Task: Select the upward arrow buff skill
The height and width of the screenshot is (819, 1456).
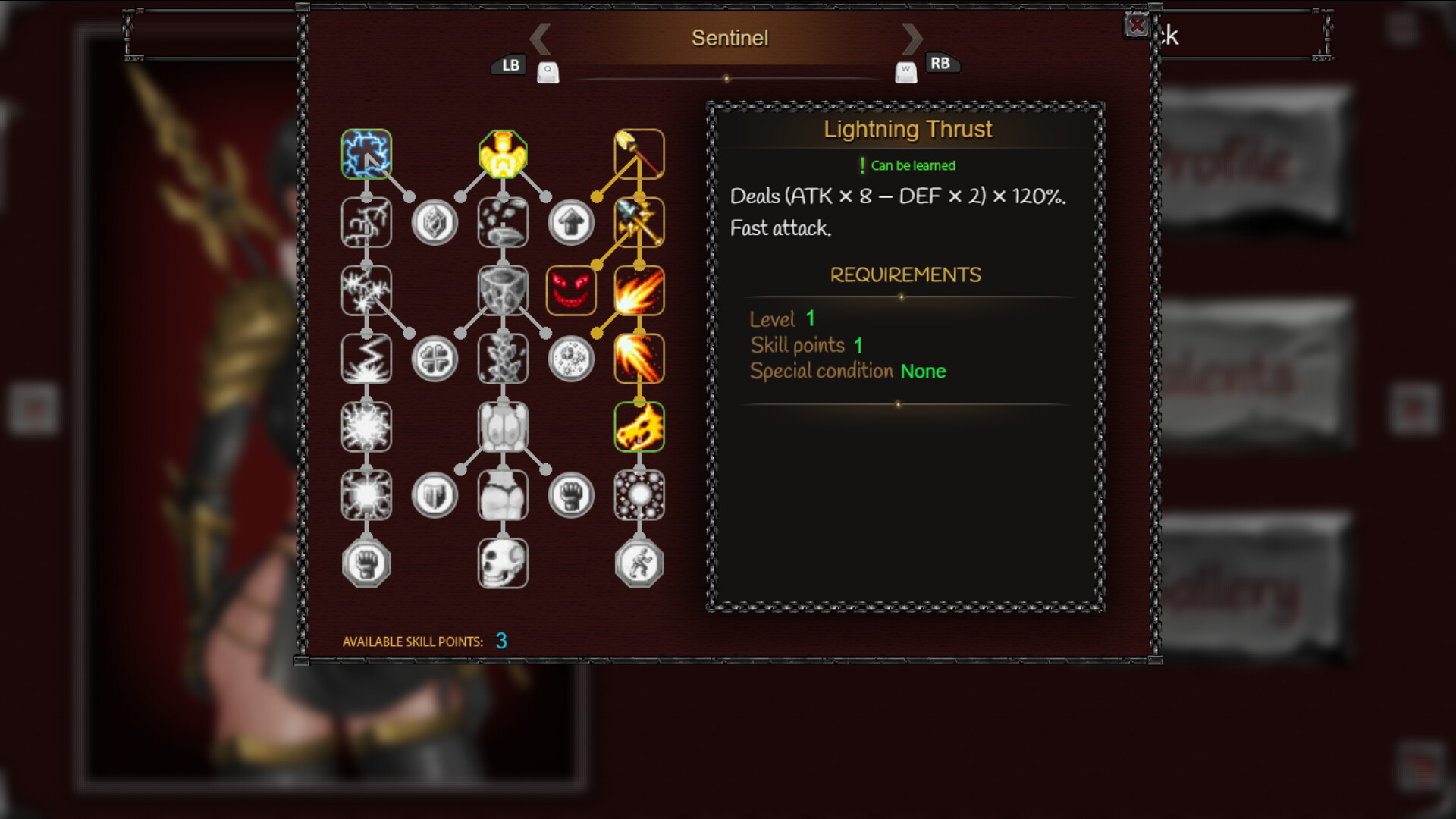Action: 572,222
